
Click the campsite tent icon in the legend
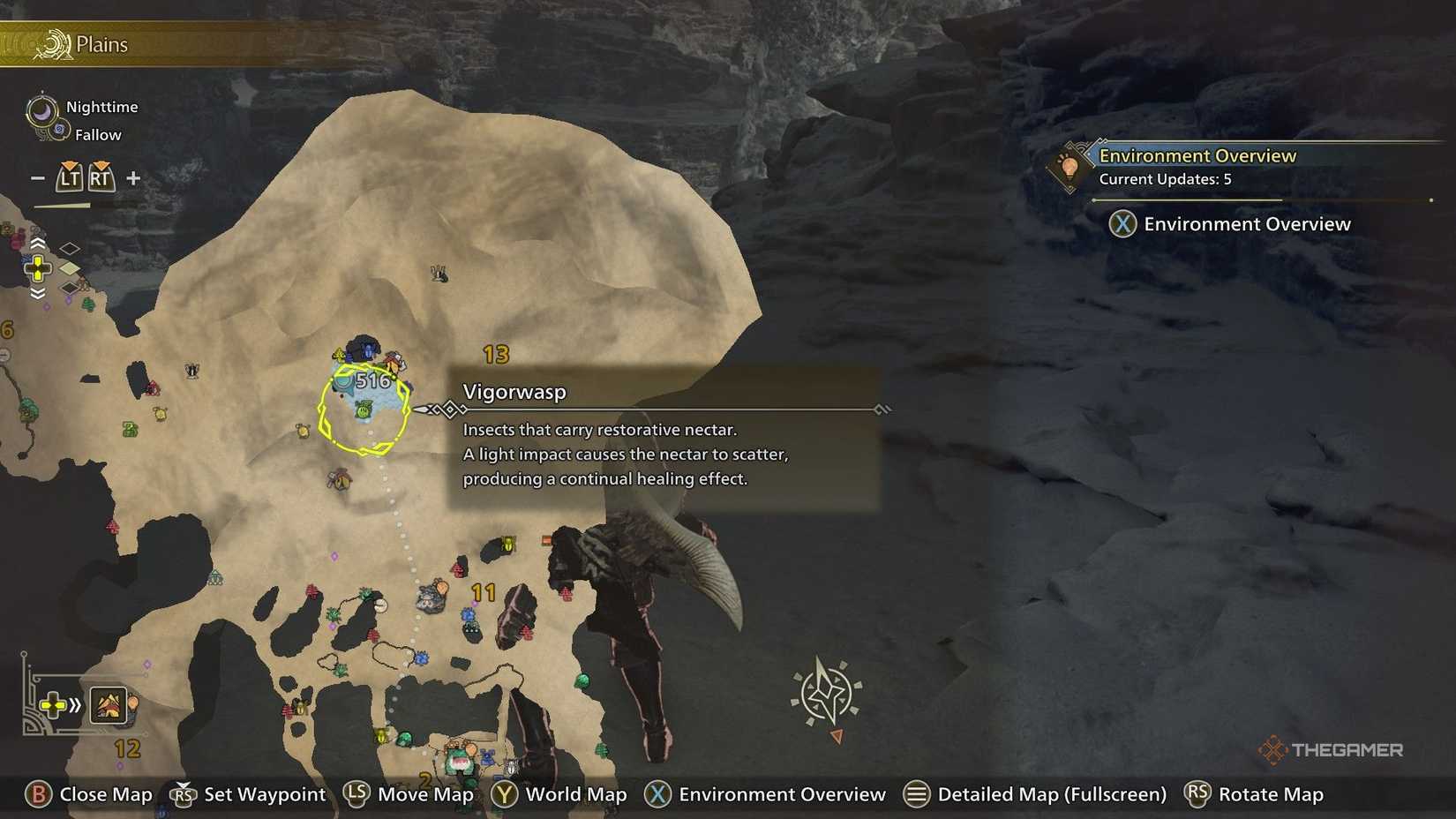click(109, 705)
